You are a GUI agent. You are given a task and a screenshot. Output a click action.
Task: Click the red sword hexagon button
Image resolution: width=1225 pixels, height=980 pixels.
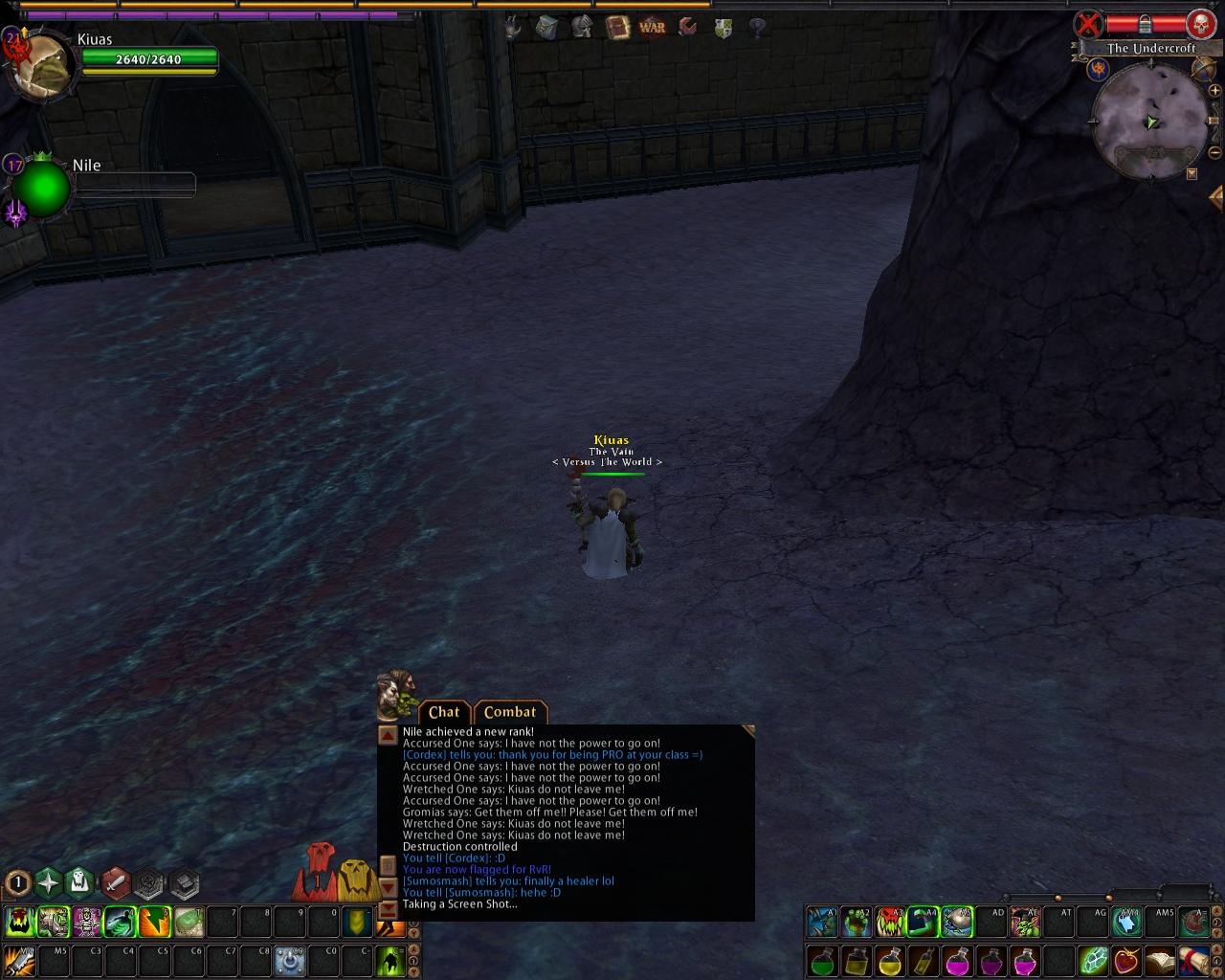[116, 882]
